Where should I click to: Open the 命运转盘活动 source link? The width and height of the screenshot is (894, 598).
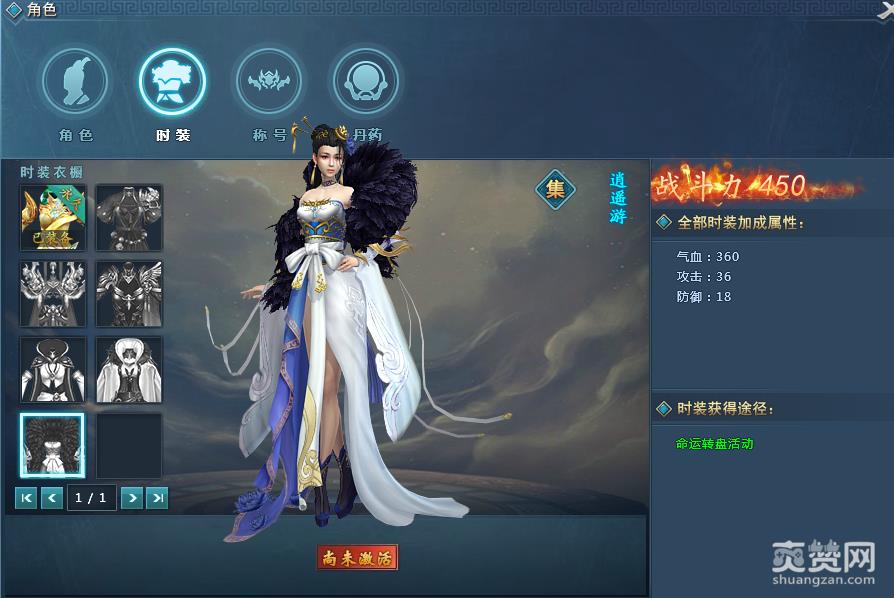(714, 443)
